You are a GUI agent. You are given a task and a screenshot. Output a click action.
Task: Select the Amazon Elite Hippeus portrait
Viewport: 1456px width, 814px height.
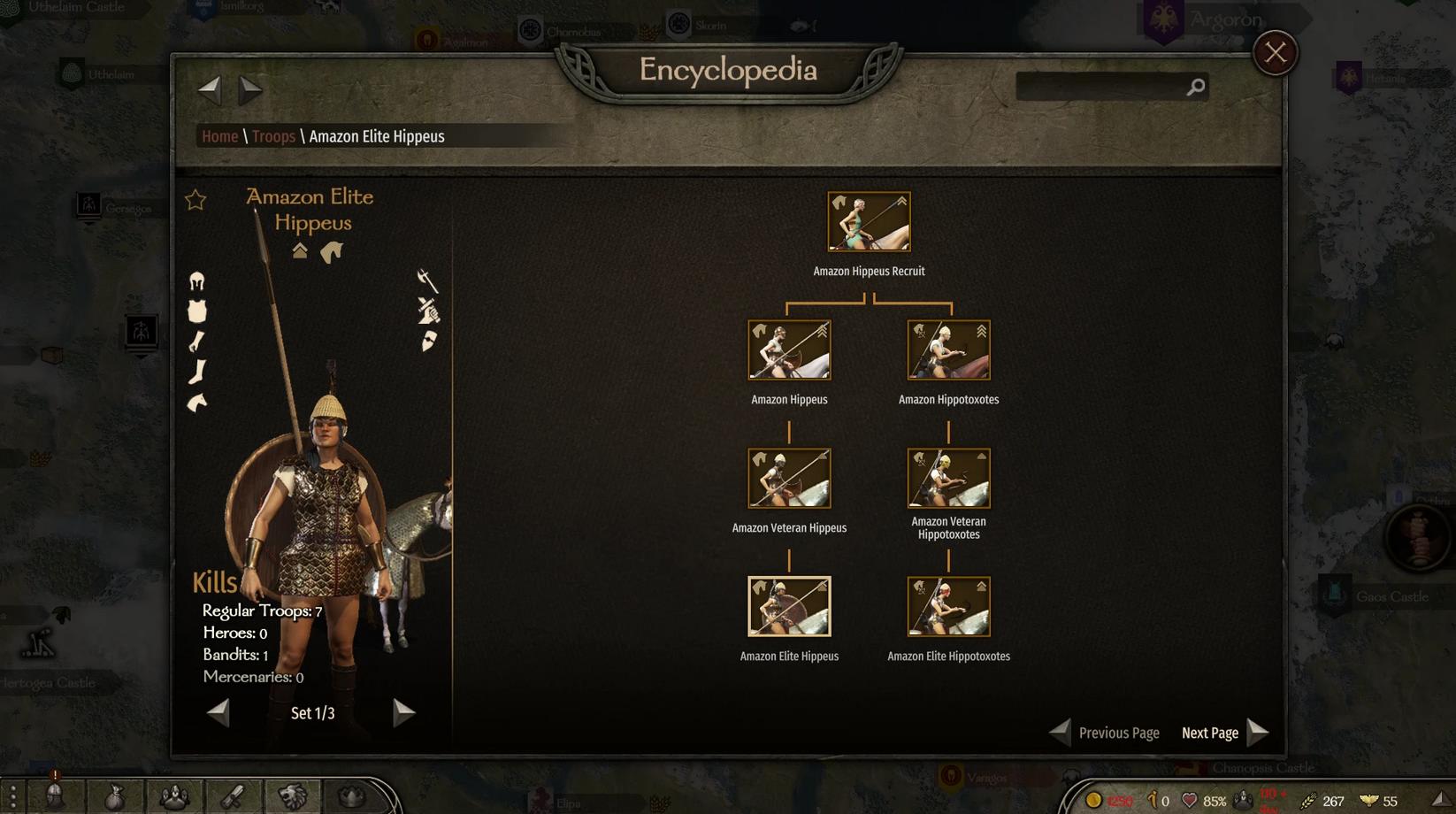(x=789, y=607)
